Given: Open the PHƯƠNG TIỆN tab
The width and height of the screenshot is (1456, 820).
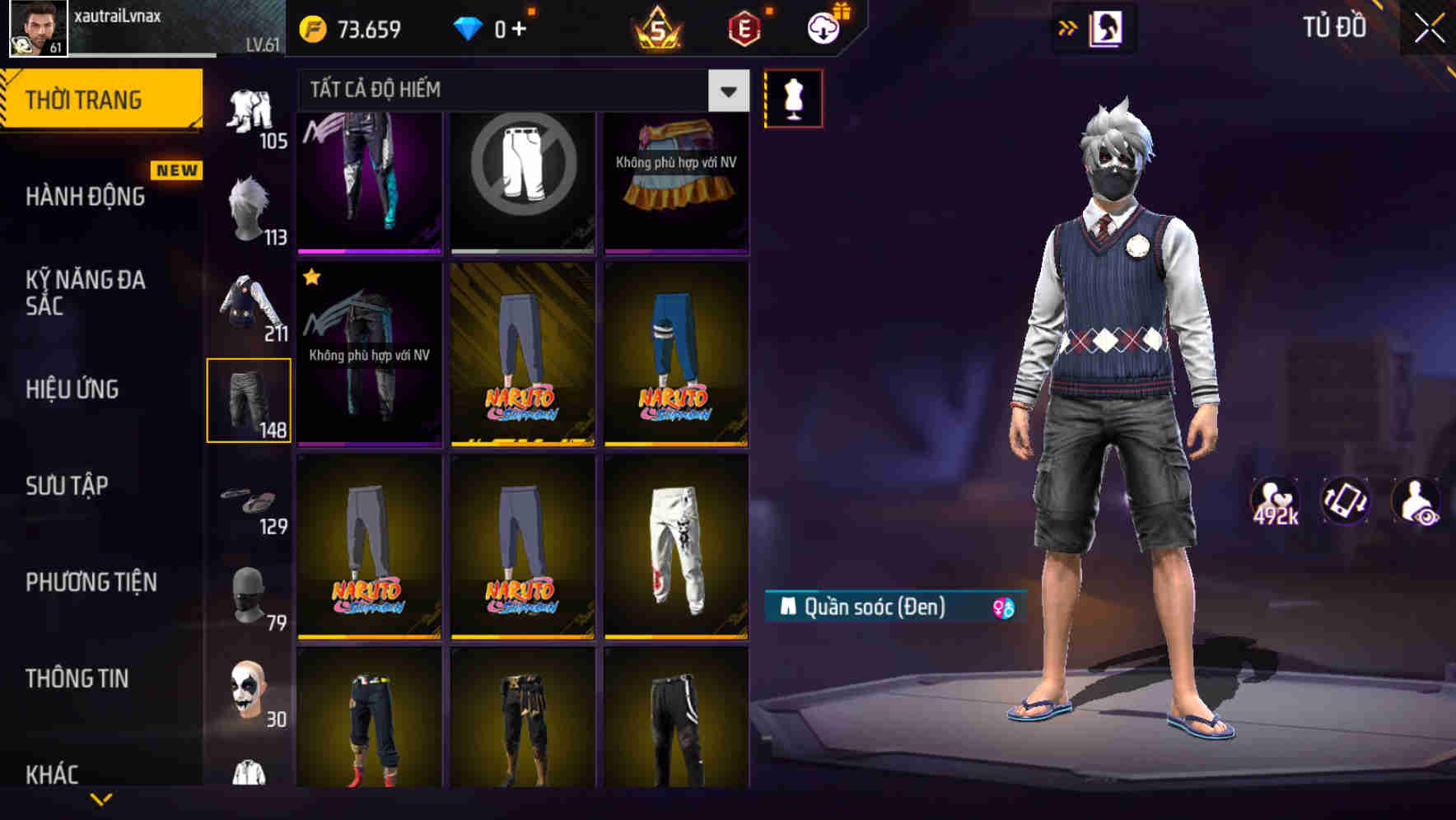Looking at the screenshot, I should coord(91,581).
